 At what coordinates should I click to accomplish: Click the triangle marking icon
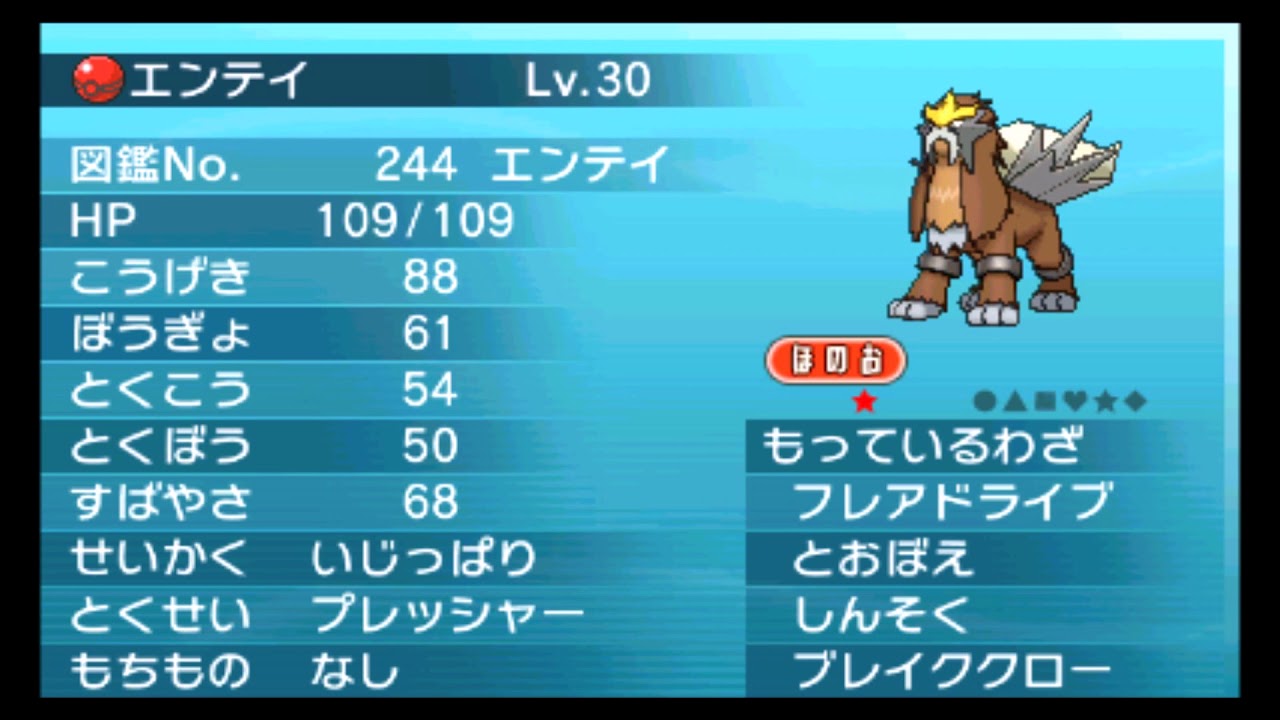coord(1014,400)
